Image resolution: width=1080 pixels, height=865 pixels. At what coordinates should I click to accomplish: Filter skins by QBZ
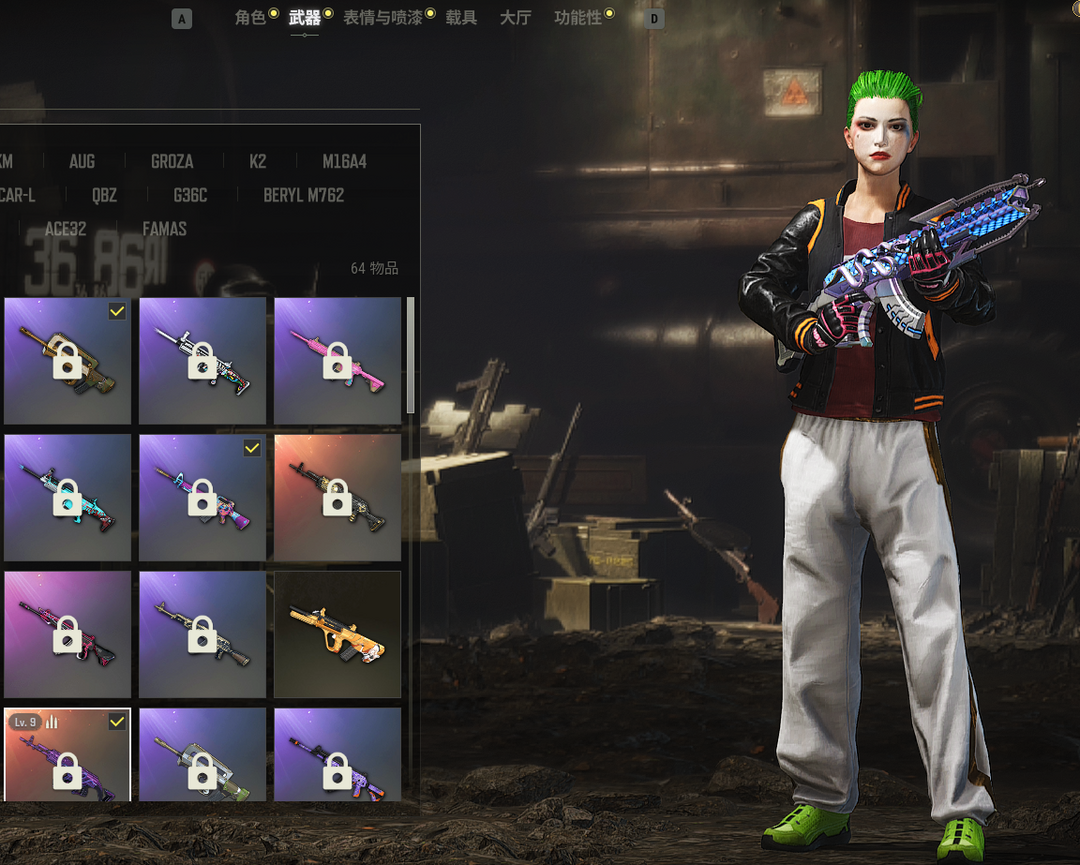104,196
